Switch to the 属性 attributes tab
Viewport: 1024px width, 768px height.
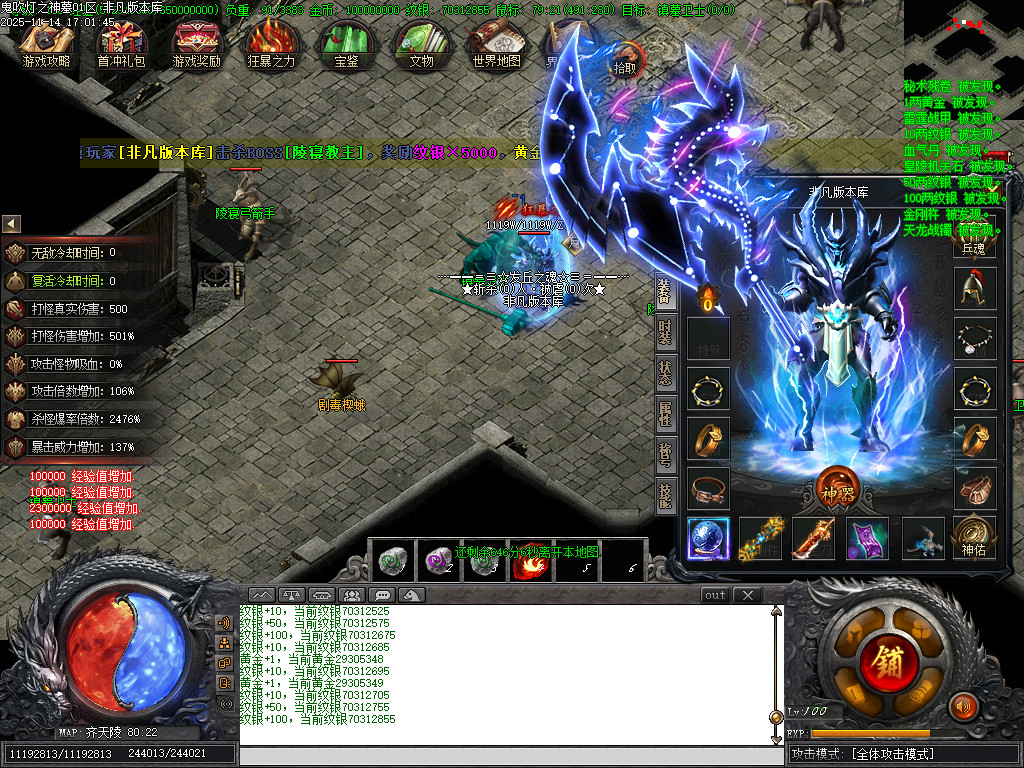(x=665, y=414)
